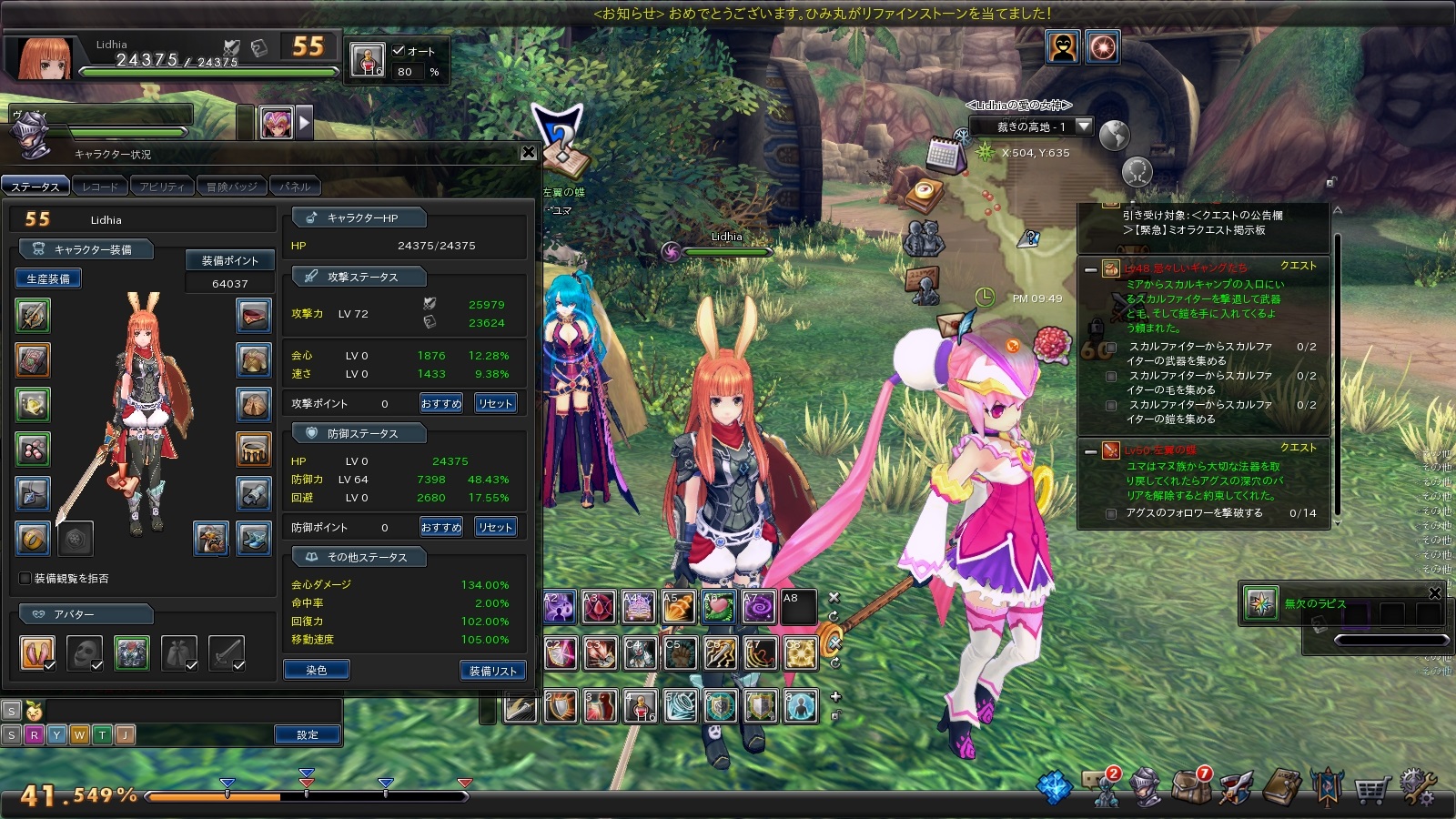
Task: Click the 設定 chat settings button
Action: coord(308,734)
